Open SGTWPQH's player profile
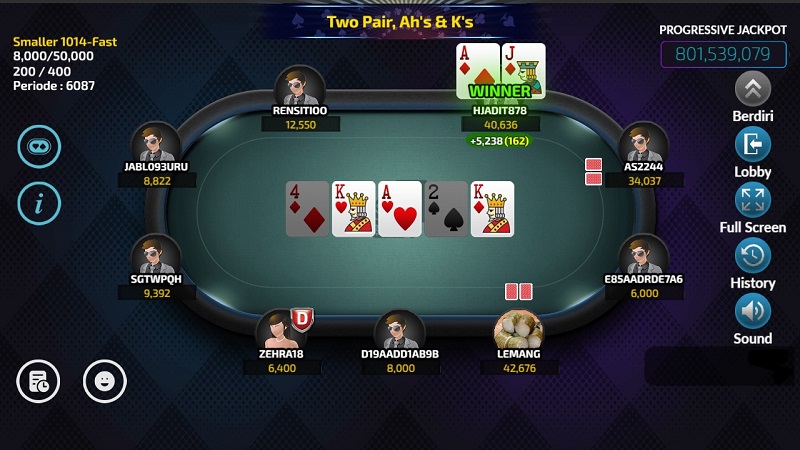800x450 pixels. (156, 255)
